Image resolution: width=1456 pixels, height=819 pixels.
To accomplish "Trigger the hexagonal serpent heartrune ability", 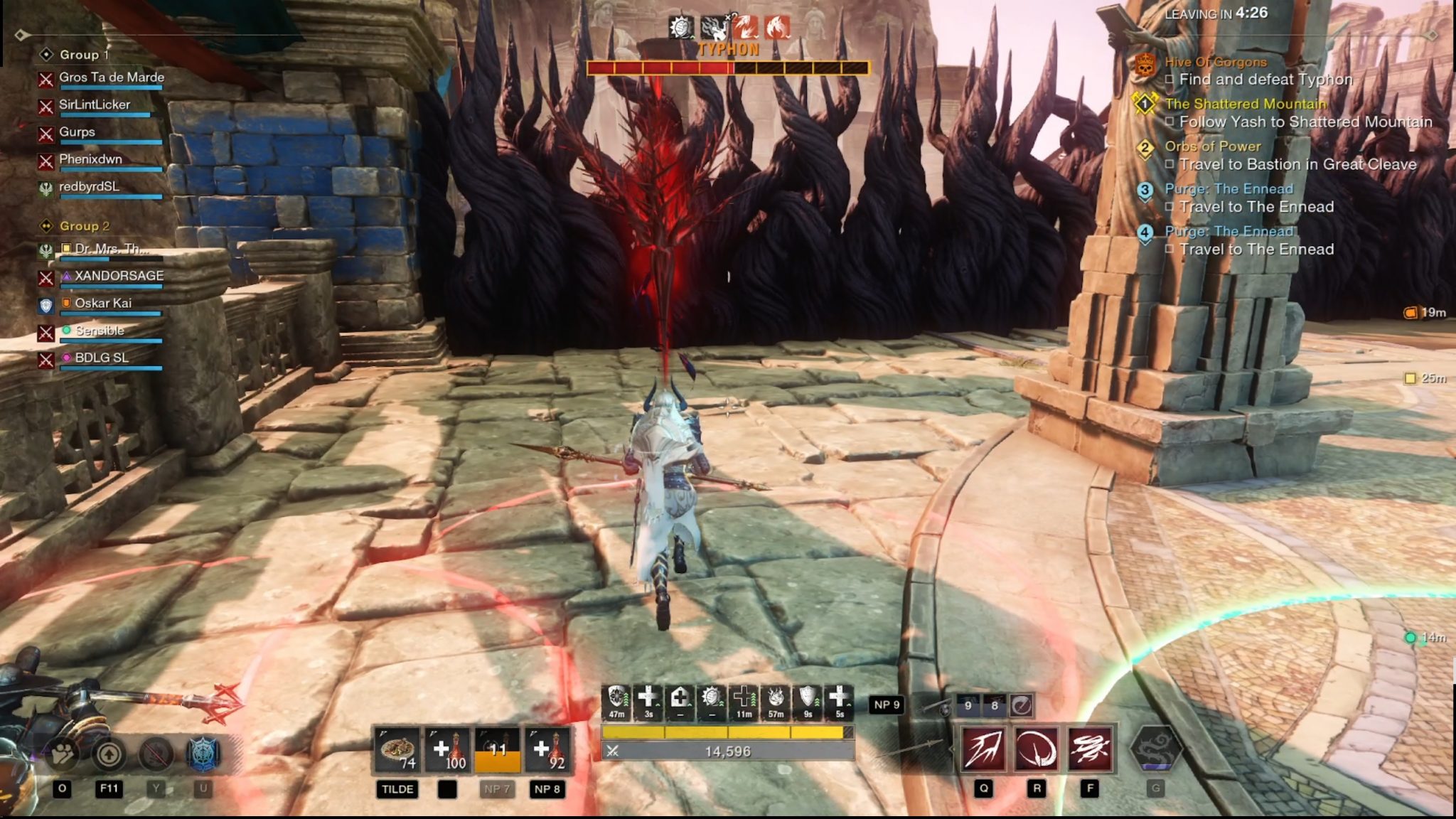I will tap(1155, 749).
